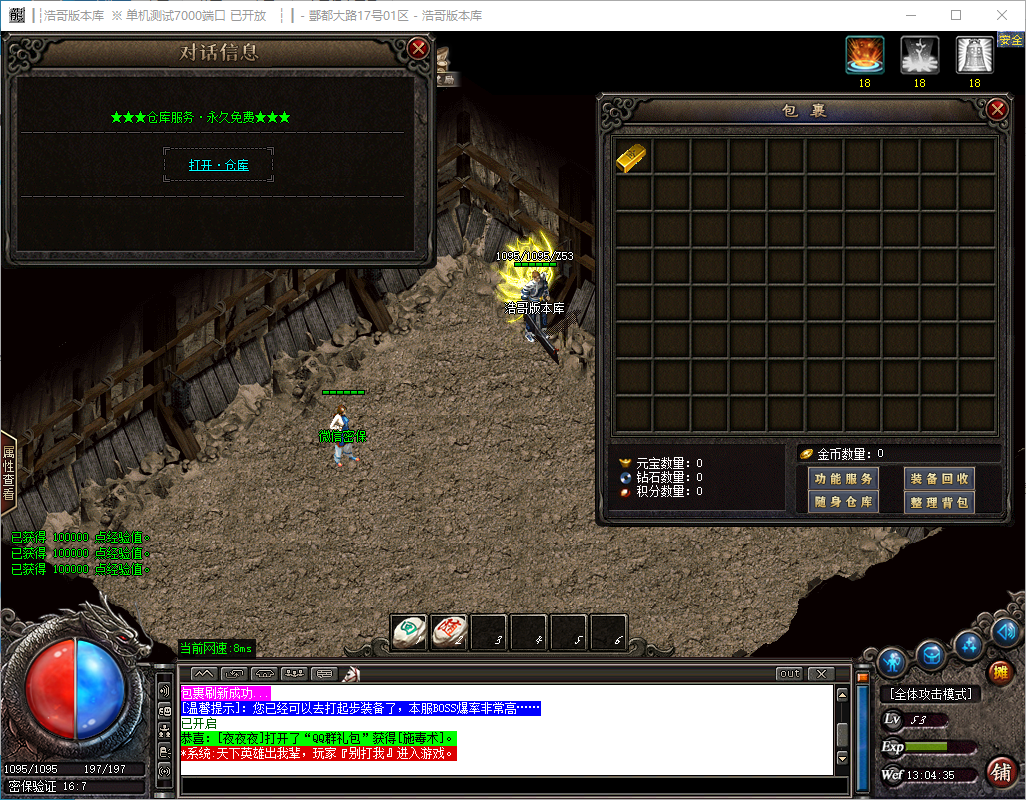This screenshot has width=1026, height=800.
Task: Close the chat box with its X button
Action: (x=820, y=674)
